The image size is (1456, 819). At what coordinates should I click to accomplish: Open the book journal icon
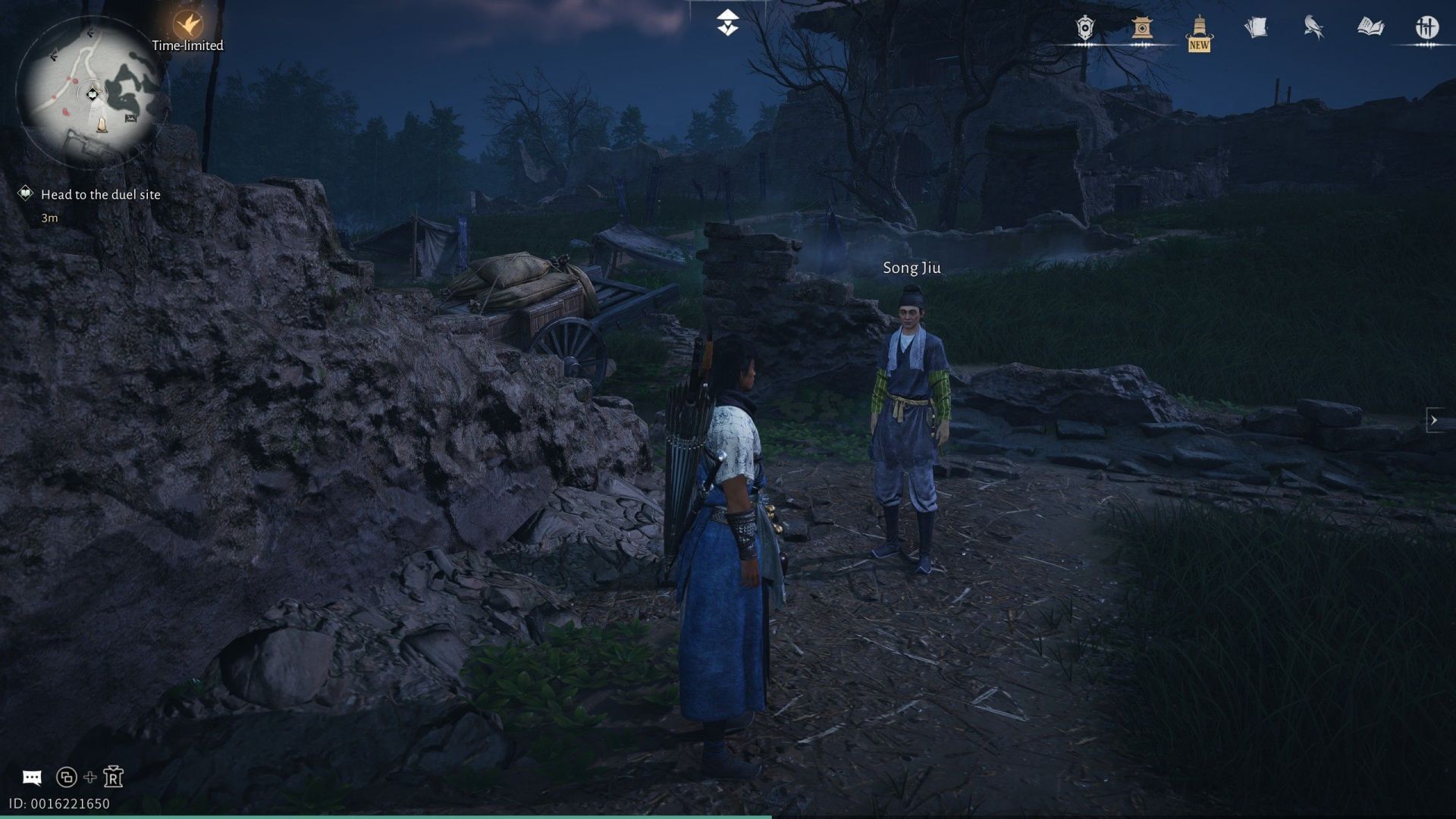tap(1371, 25)
